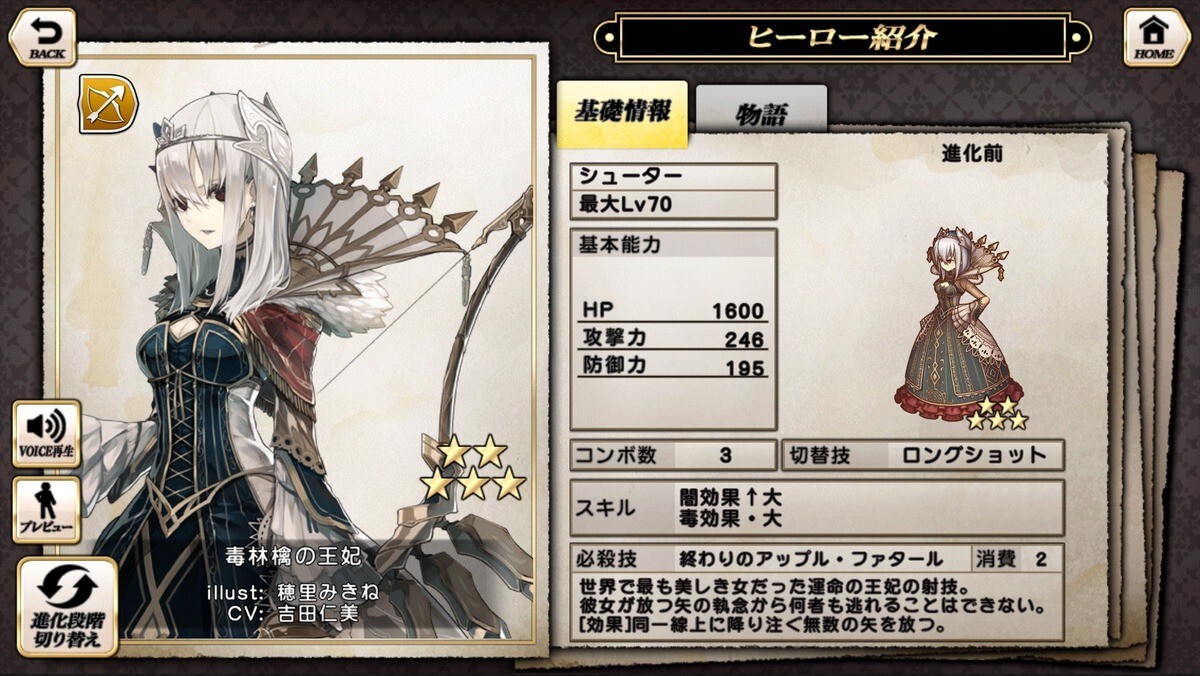Viewport: 1200px width, 676px height.
Task: Go back with the BACK button
Action: pos(43,37)
